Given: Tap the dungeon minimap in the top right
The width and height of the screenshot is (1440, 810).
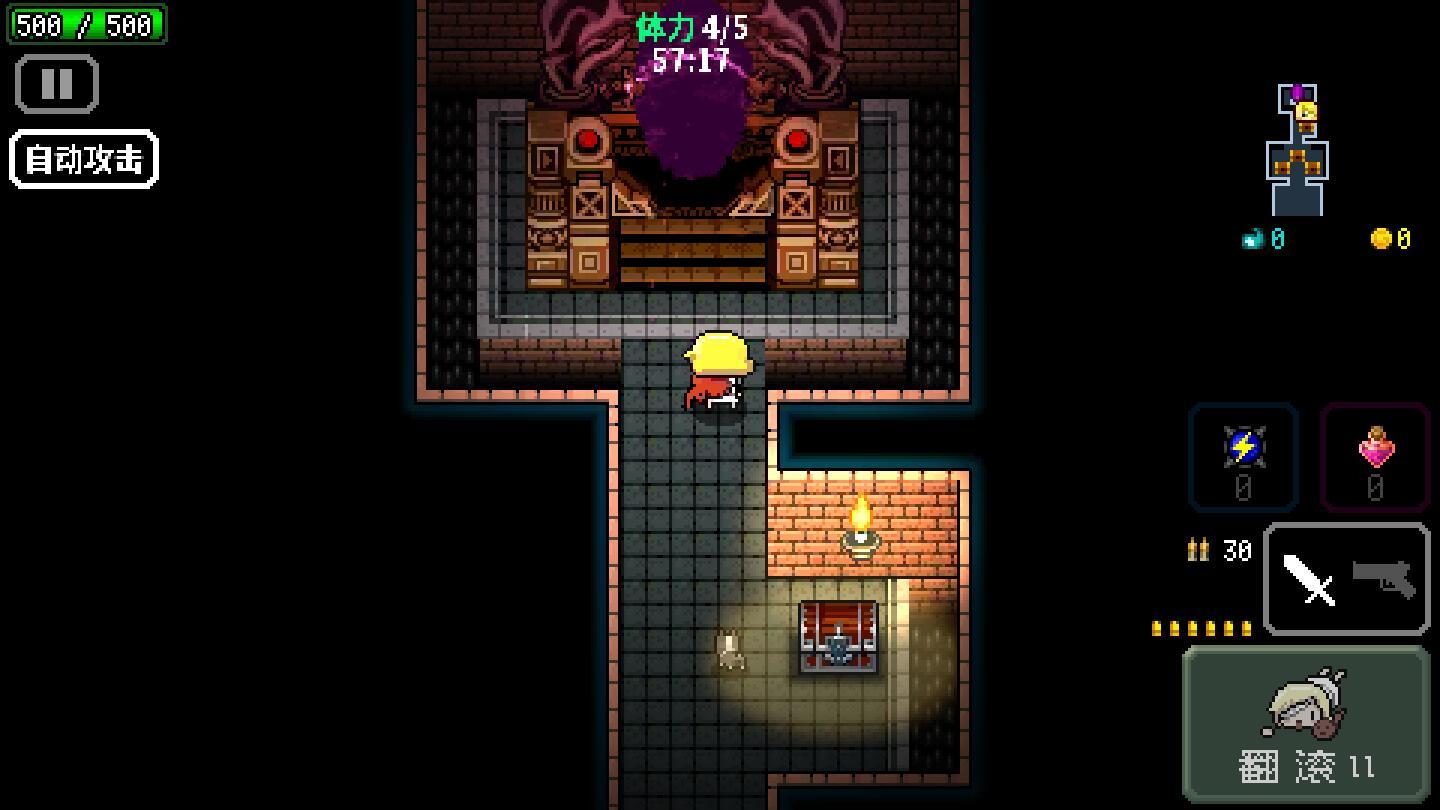Looking at the screenshot, I should [1295, 150].
